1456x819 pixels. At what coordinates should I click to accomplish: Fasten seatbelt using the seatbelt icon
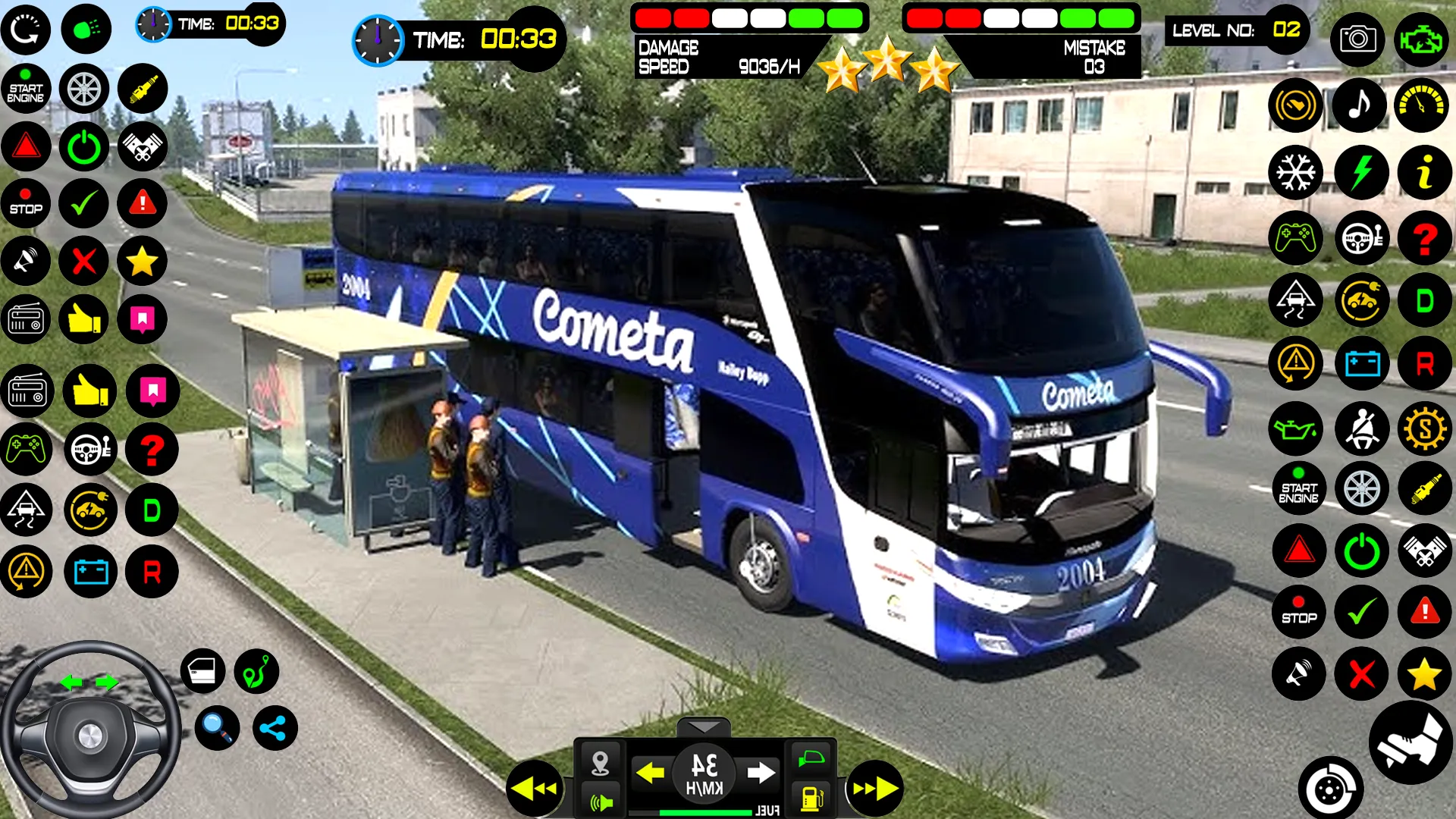coord(1361,429)
